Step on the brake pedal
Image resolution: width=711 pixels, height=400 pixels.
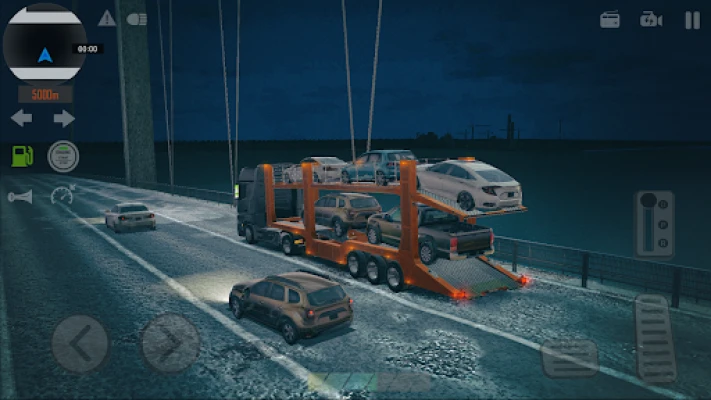click(x=570, y=357)
